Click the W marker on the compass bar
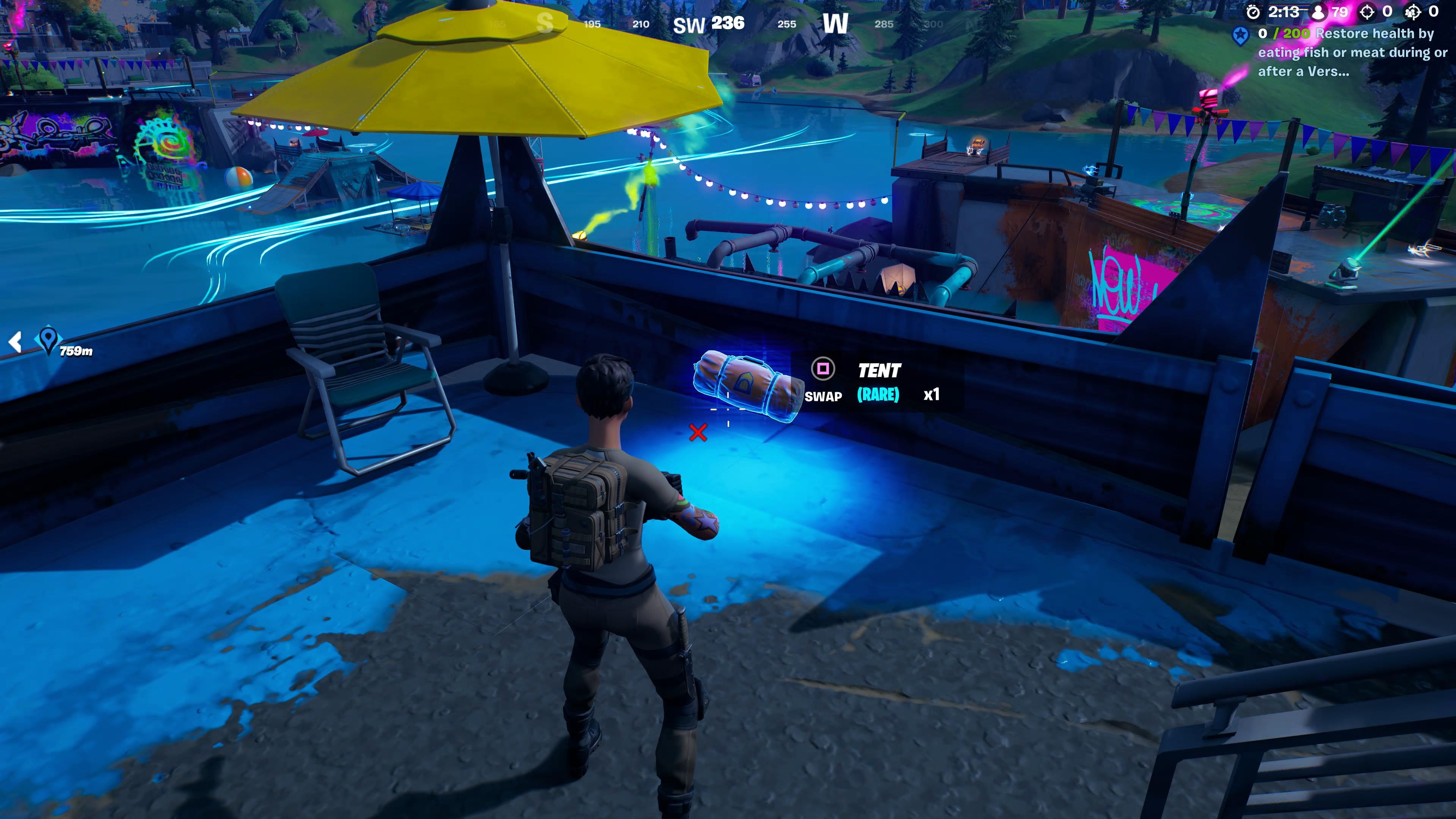Viewport: 1456px width, 819px height. point(836,23)
